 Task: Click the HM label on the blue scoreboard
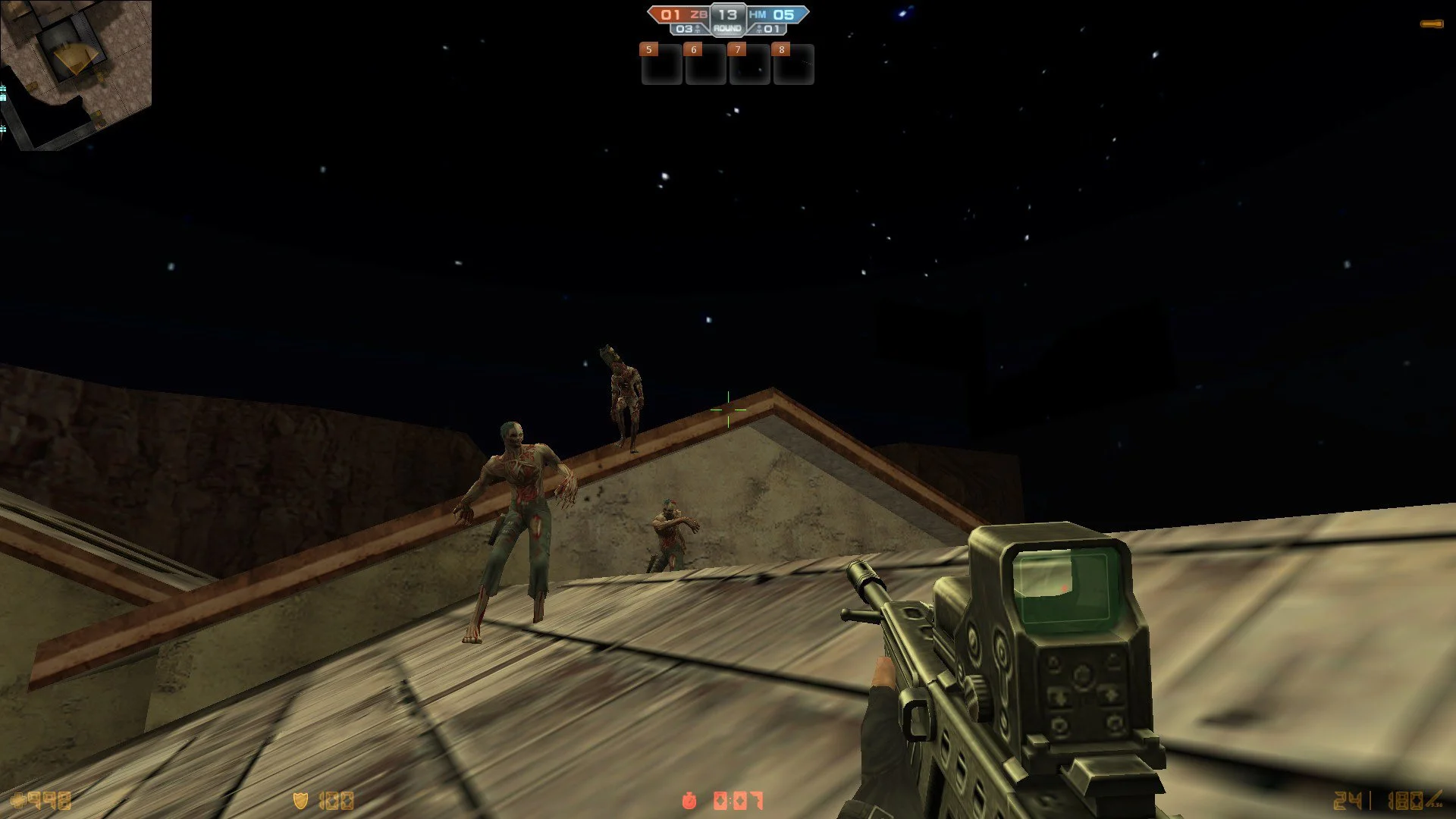[757, 13]
